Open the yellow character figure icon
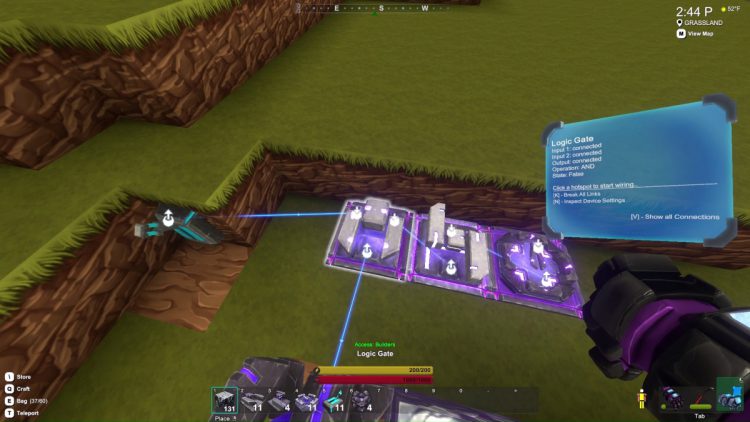The image size is (750, 422). coord(642,396)
